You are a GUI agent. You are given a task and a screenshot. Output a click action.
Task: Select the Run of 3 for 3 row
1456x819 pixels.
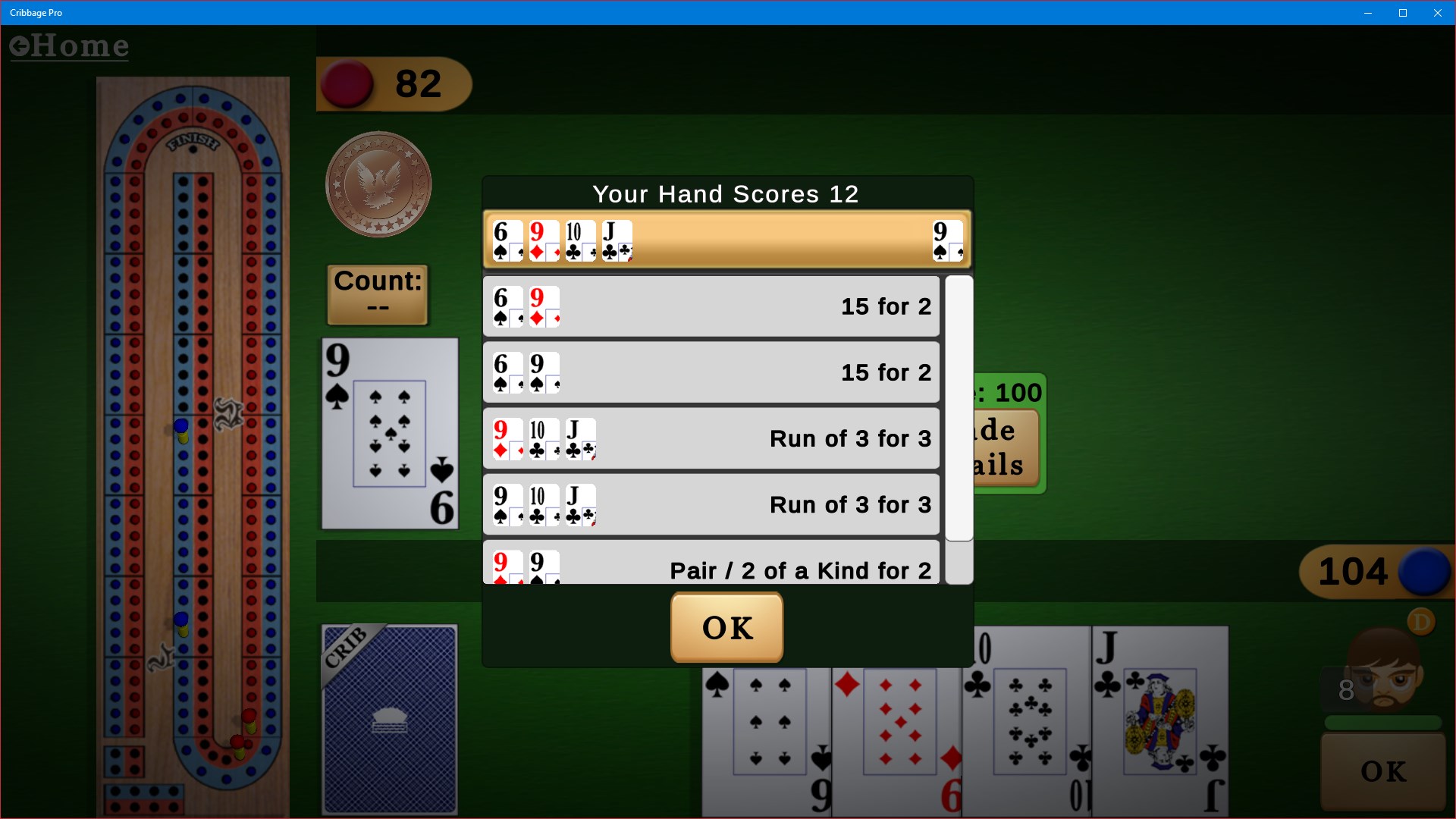(711, 438)
